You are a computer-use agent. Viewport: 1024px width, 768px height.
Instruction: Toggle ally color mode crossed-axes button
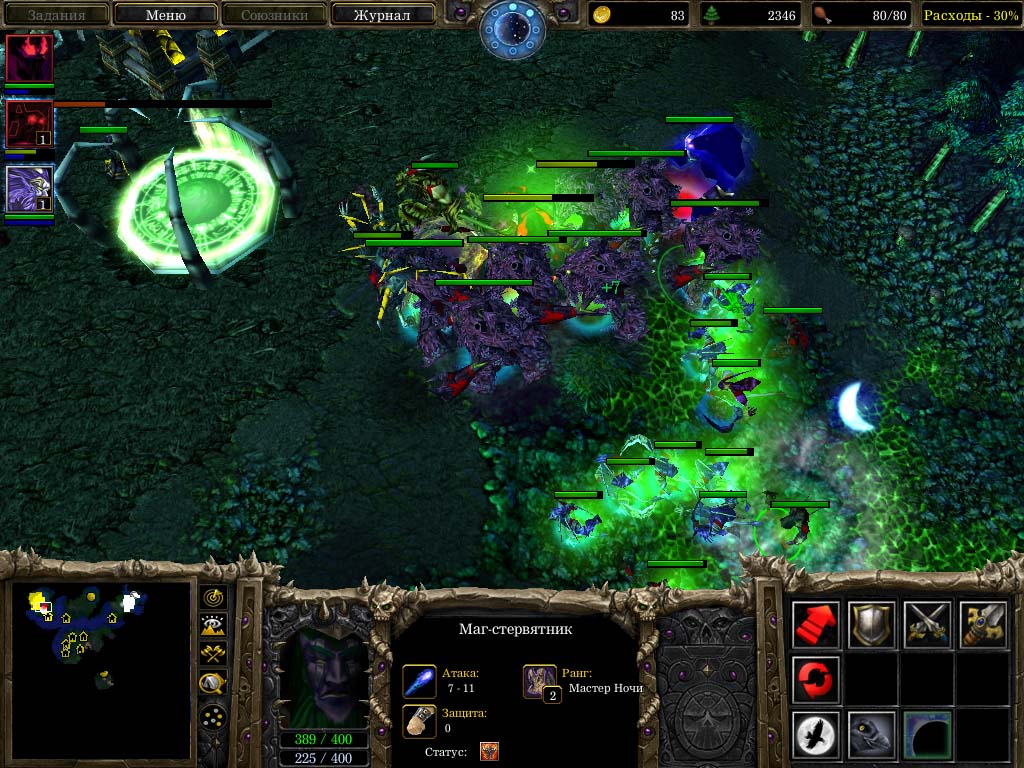point(213,655)
